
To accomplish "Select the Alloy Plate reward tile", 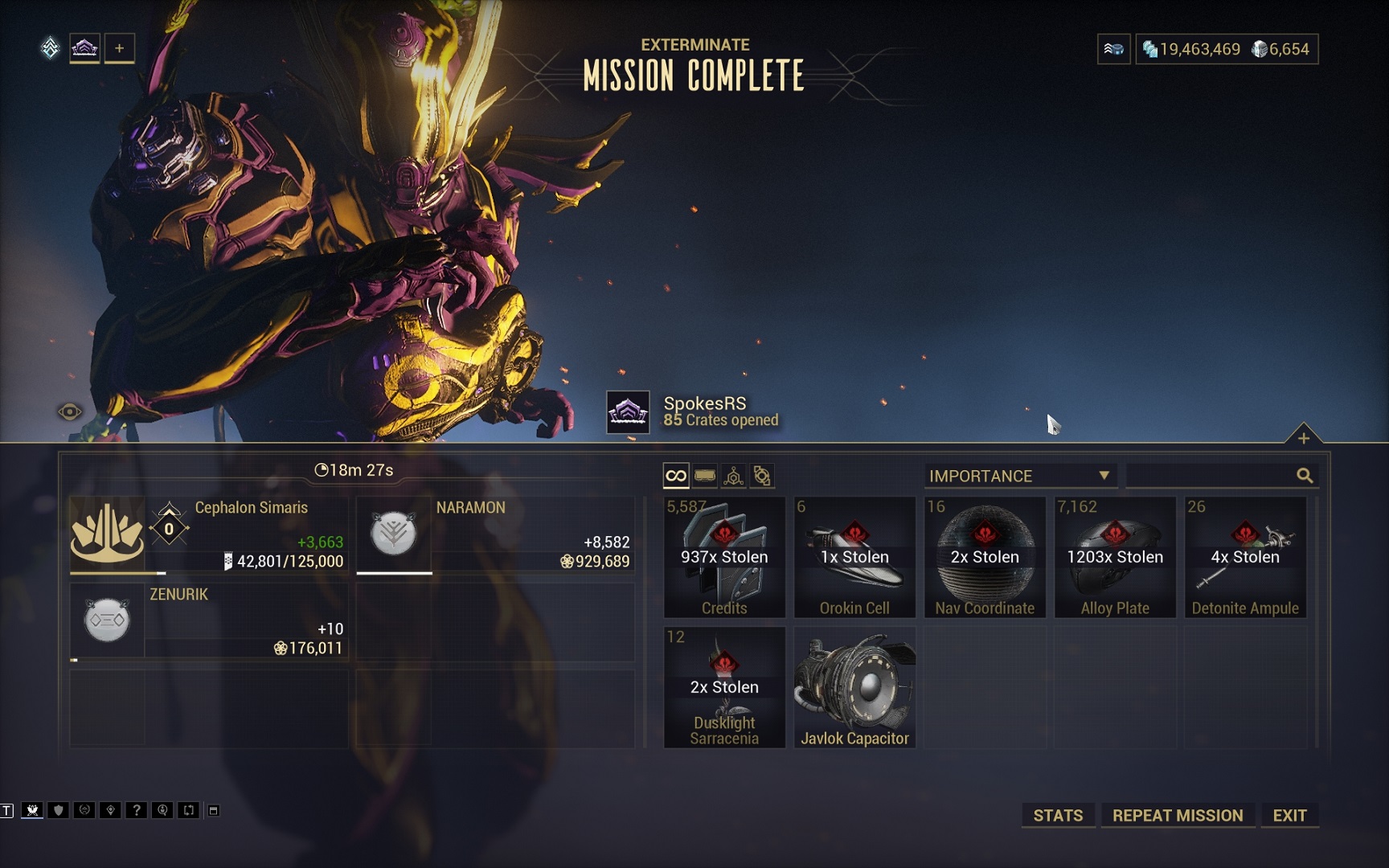I will (x=1115, y=557).
